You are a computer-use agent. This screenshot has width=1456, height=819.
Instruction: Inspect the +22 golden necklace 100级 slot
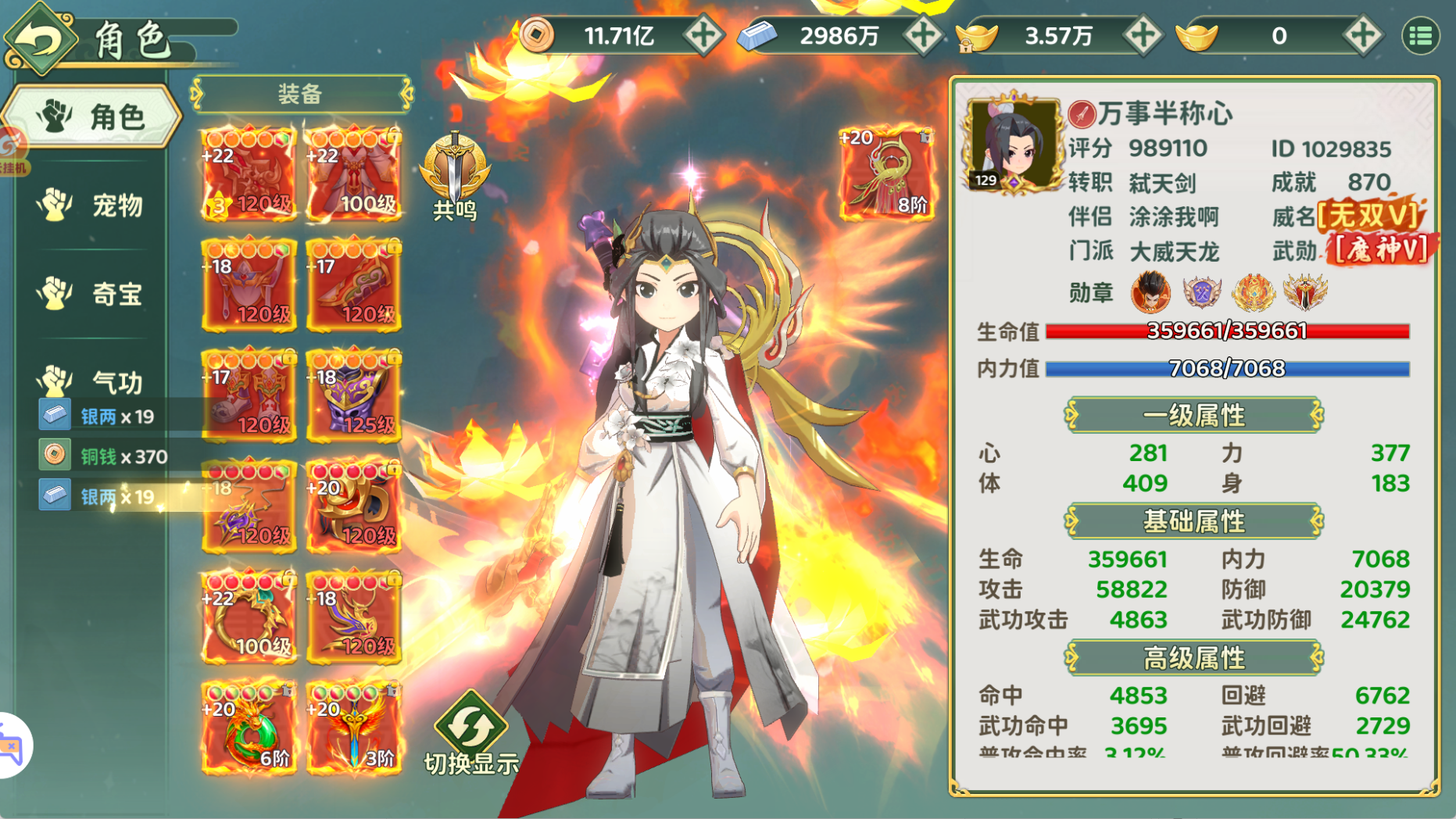[249, 617]
